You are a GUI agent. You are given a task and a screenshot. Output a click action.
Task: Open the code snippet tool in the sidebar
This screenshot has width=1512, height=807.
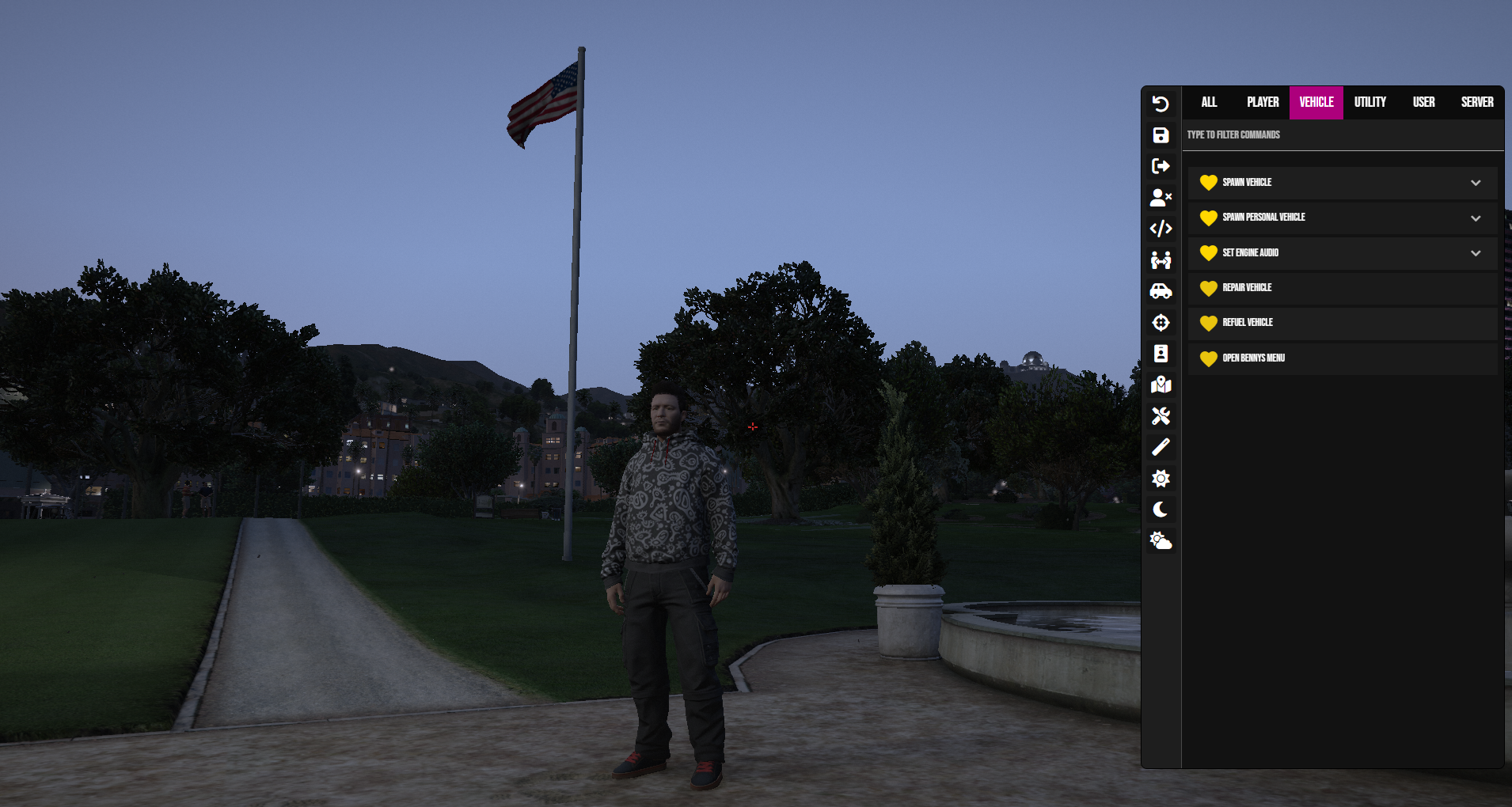[1161, 229]
